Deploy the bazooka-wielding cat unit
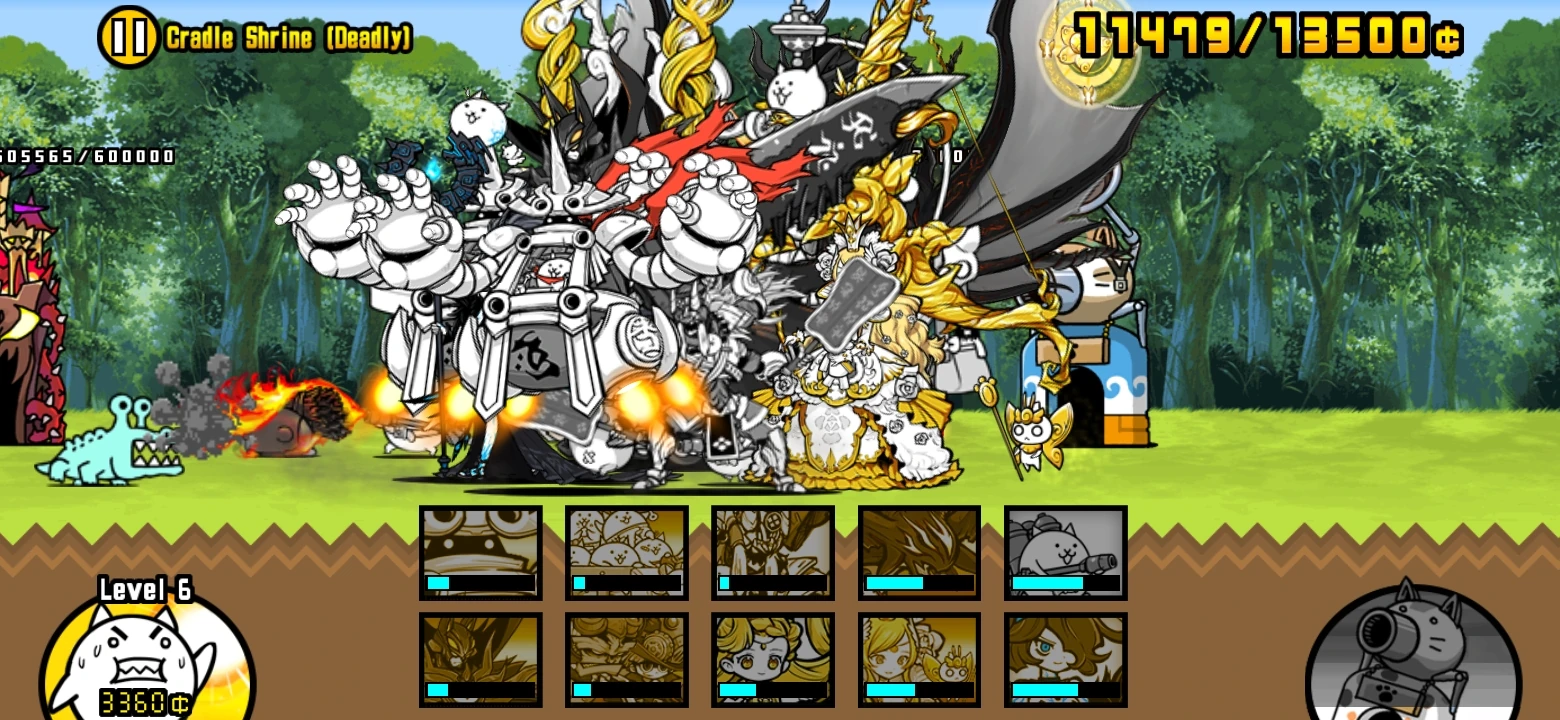 (1065, 548)
